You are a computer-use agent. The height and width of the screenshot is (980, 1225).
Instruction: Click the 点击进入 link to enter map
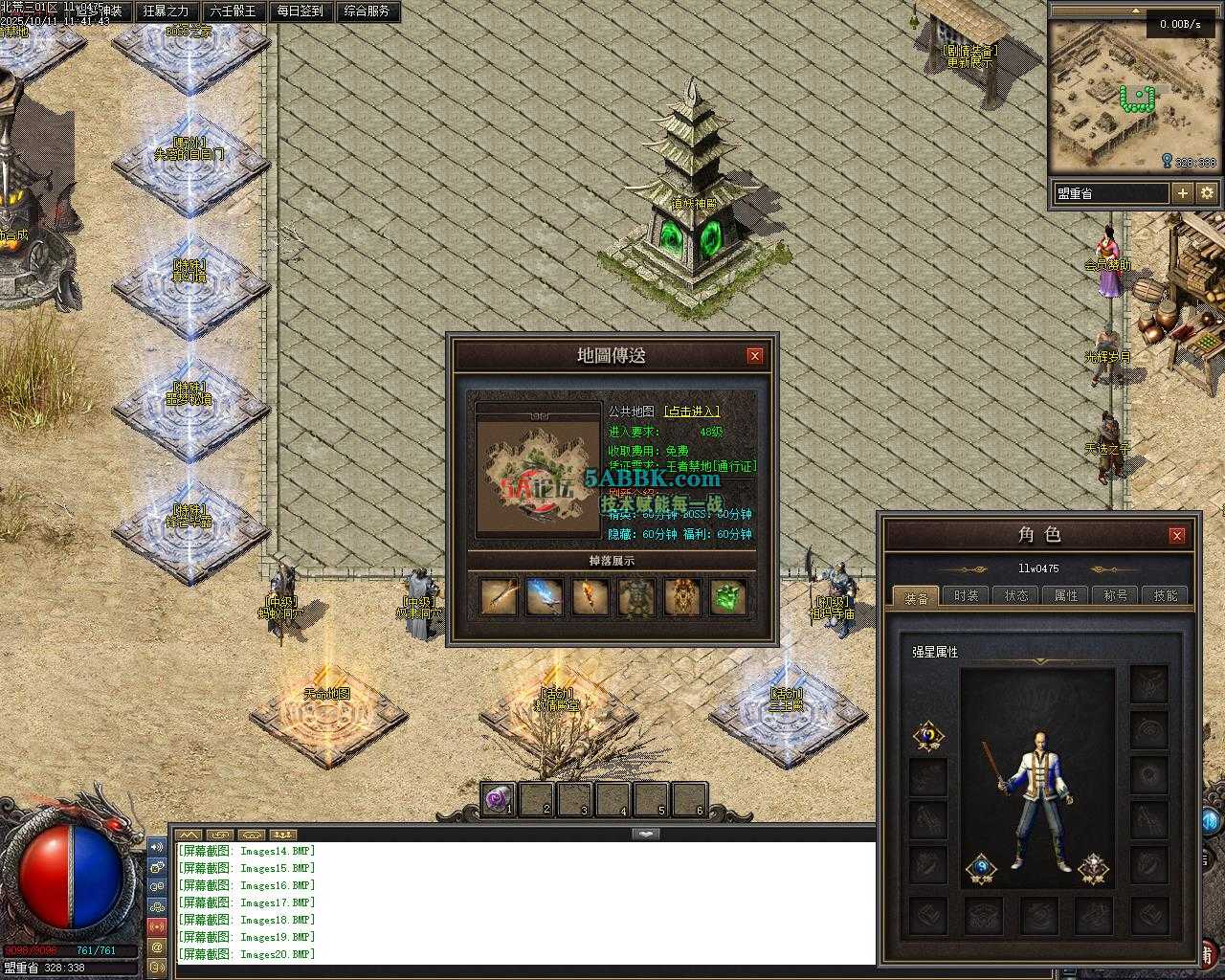(x=691, y=412)
